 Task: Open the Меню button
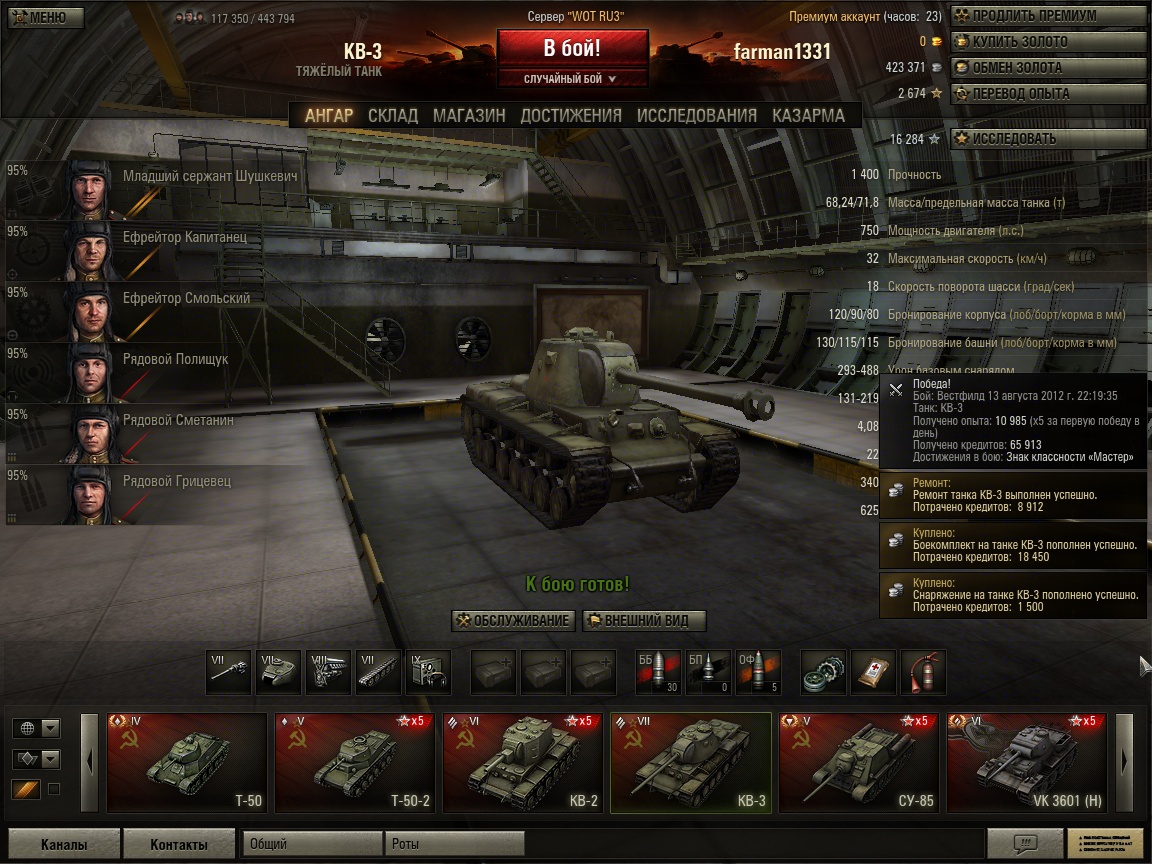click(43, 17)
